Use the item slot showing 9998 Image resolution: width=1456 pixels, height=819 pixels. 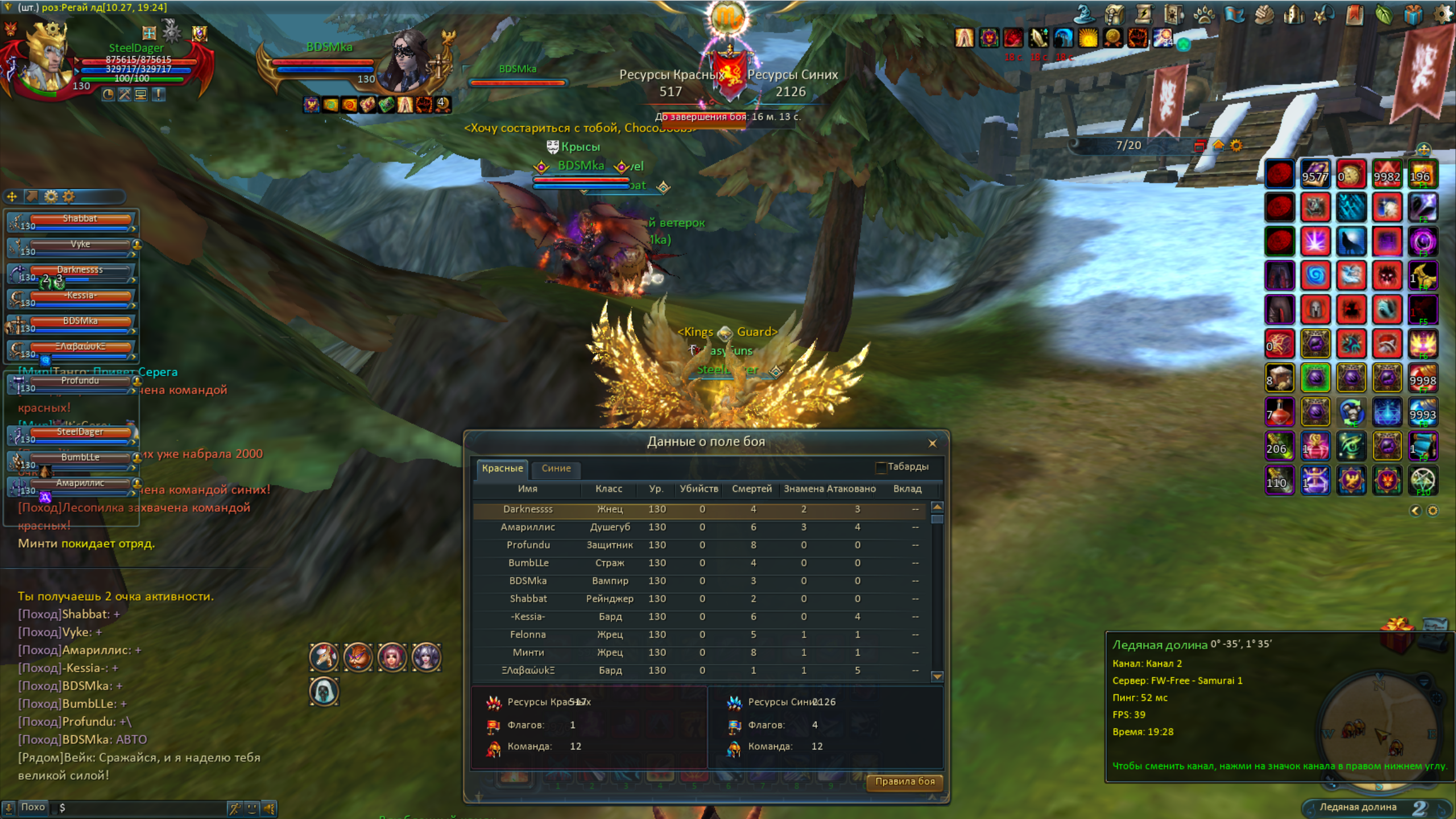(x=1422, y=378)
